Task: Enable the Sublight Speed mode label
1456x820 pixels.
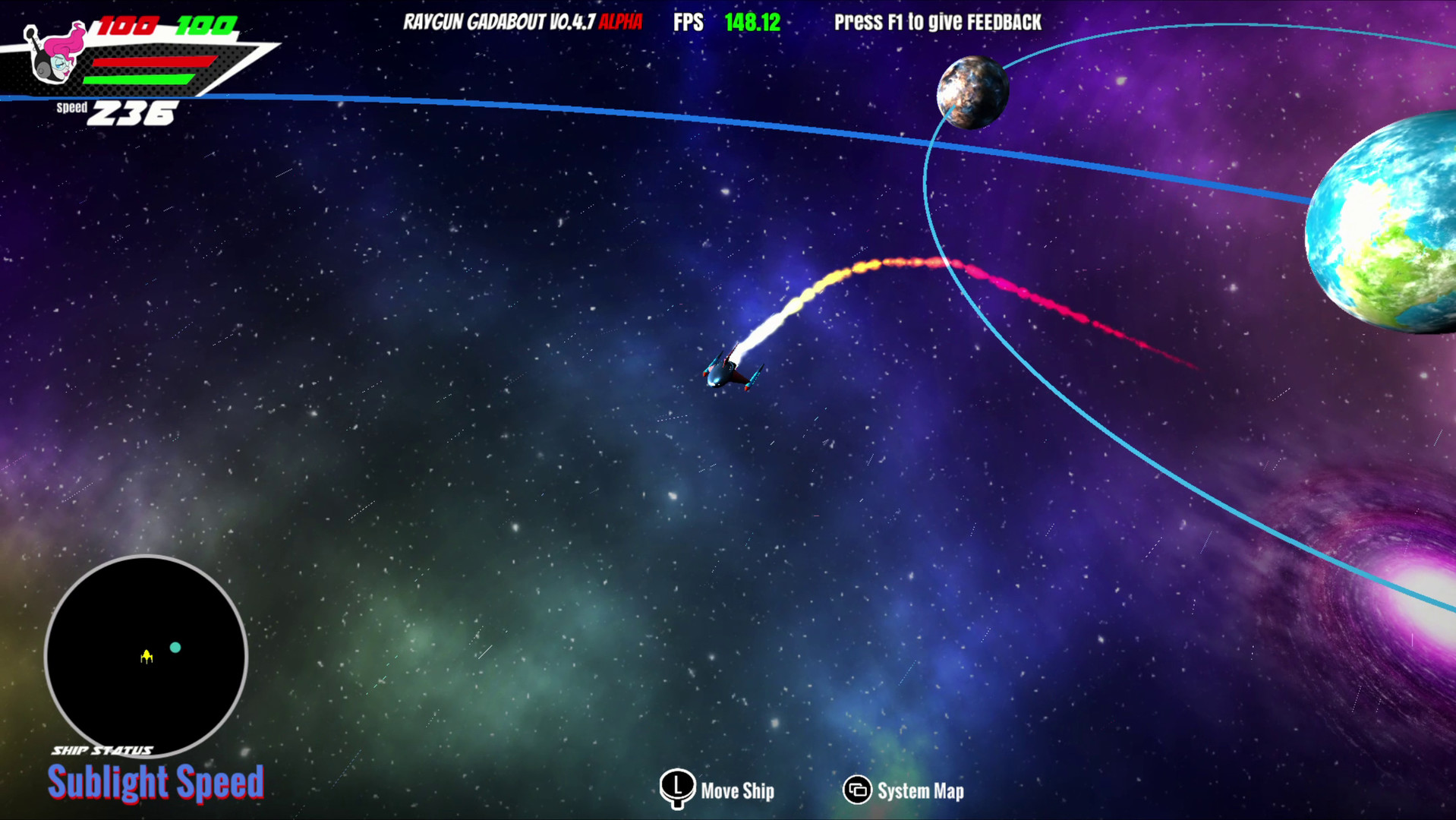Action: click(157, 782)
